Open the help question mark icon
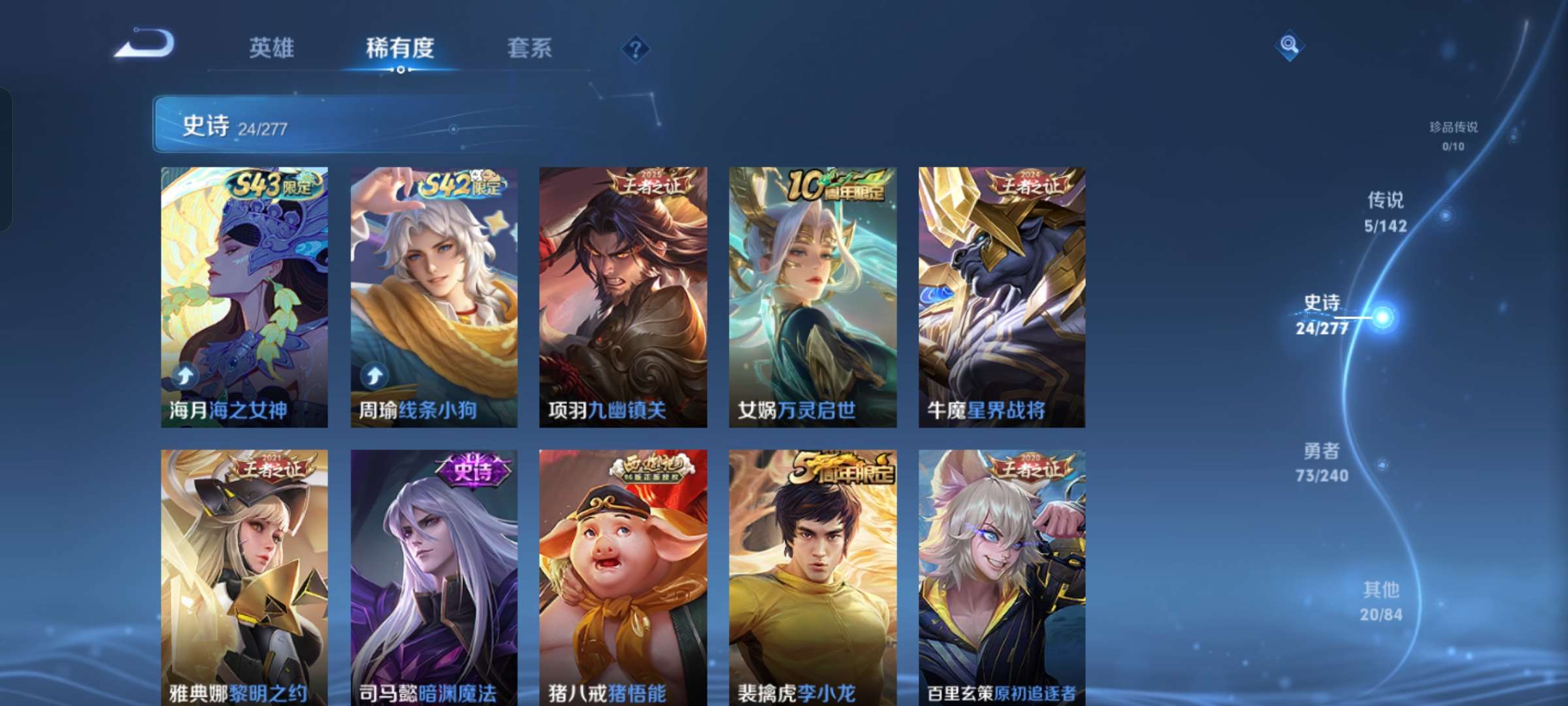 [636, 48]
